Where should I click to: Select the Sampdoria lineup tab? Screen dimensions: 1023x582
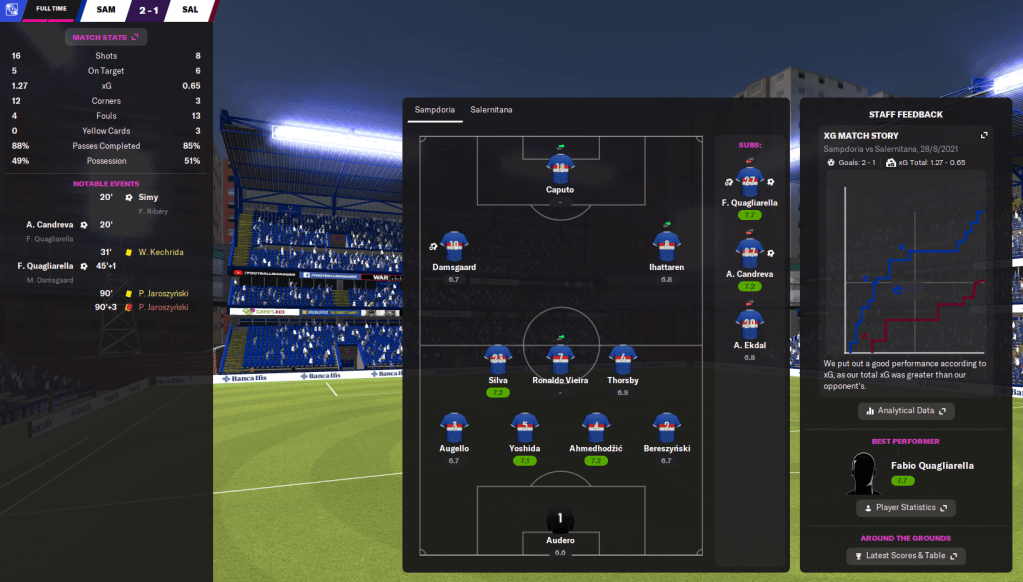pos(434,109)
